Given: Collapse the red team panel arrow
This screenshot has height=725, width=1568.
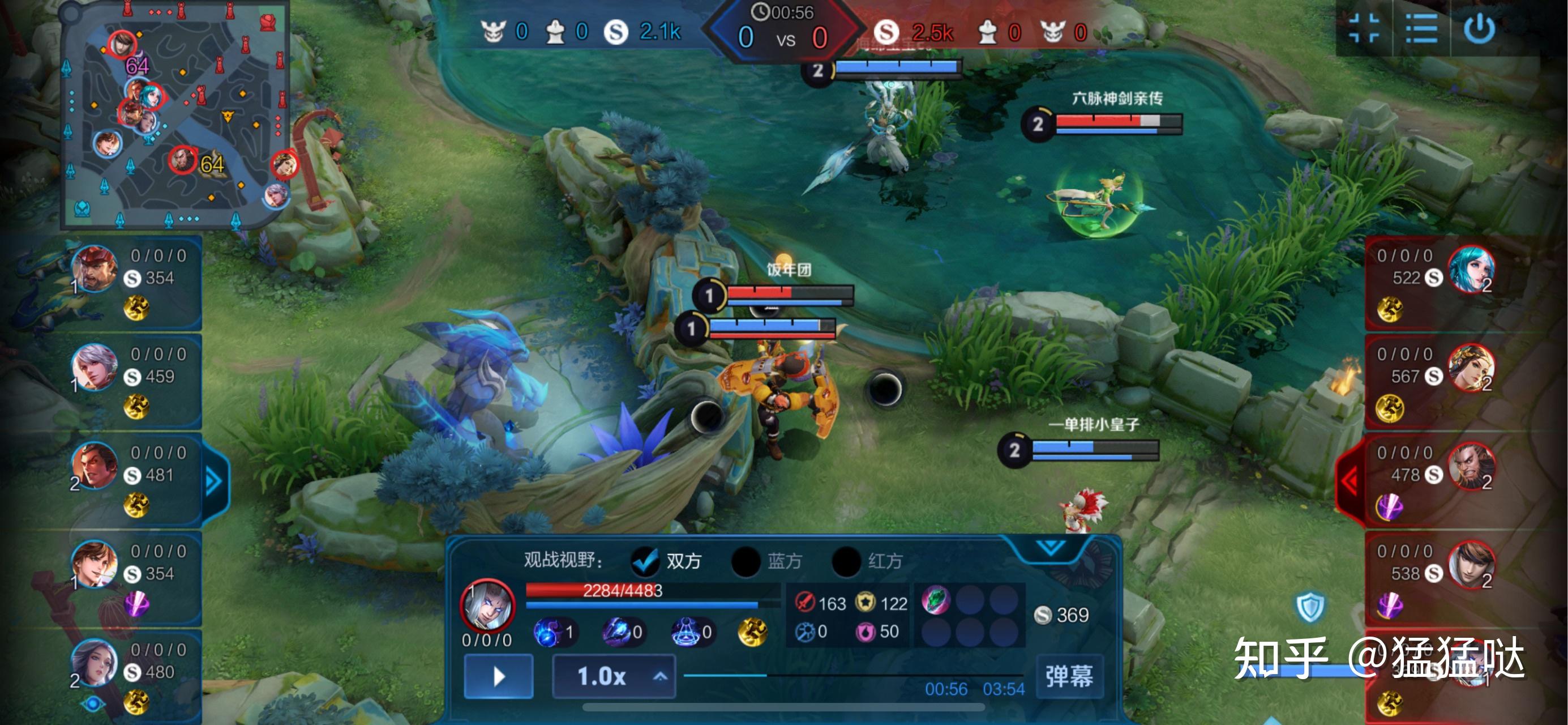Looking at the screenshot, I should (1350, 481).
